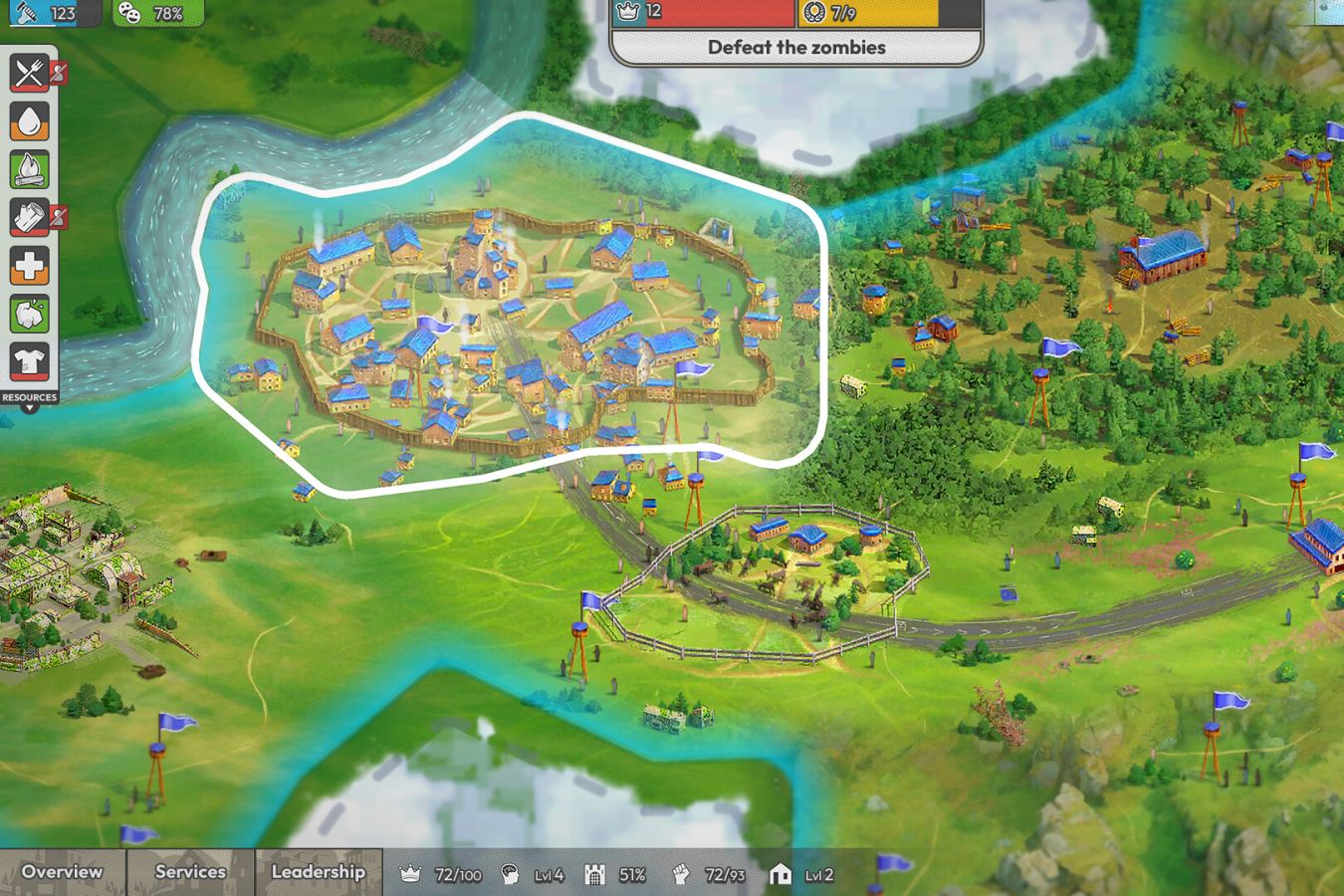Screen dimensions: 1344x896
Task: Show the Leadership tab
Action: point(318,872)
